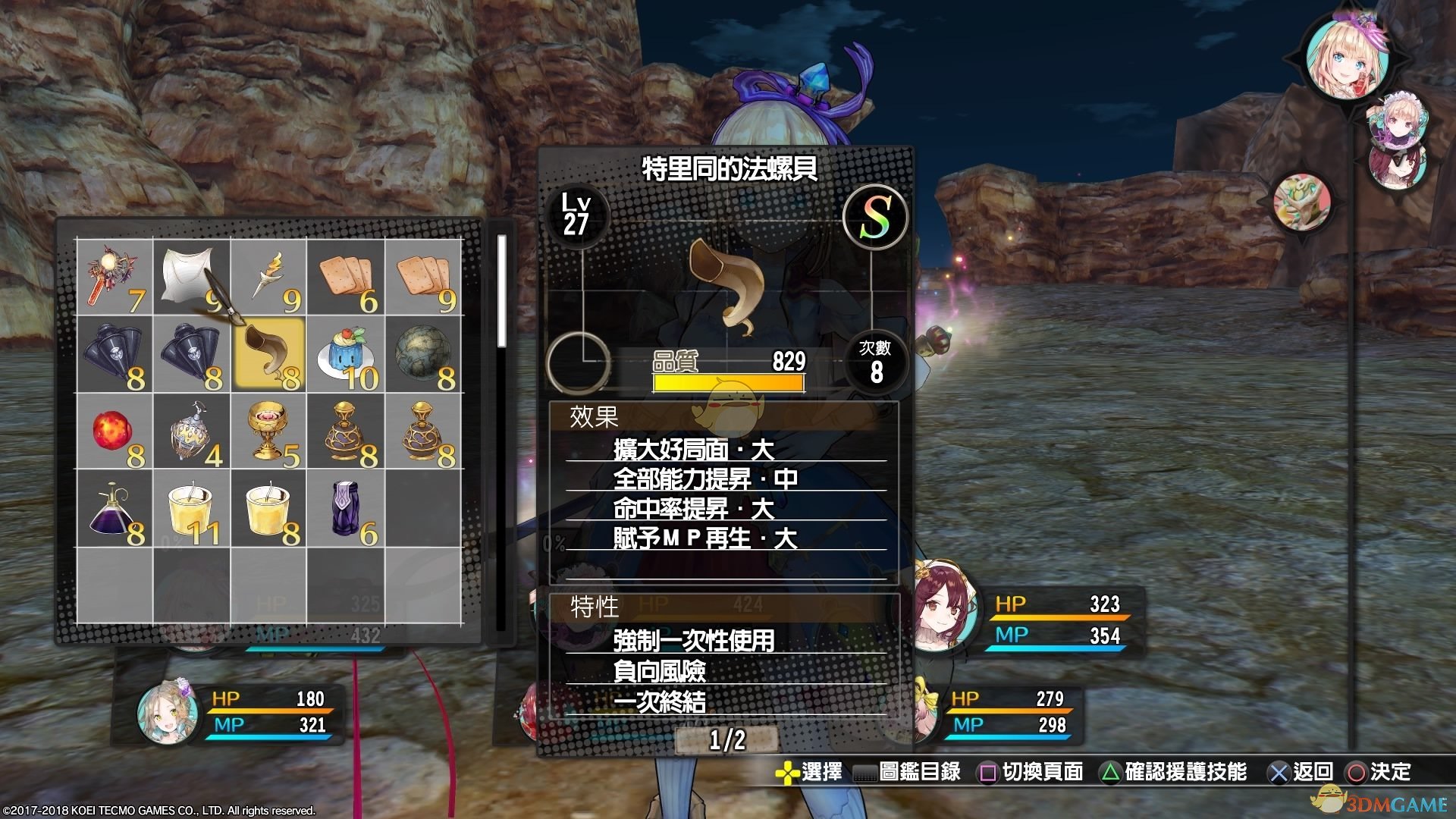Select the mottled stone sphere item

pos(423,355)
